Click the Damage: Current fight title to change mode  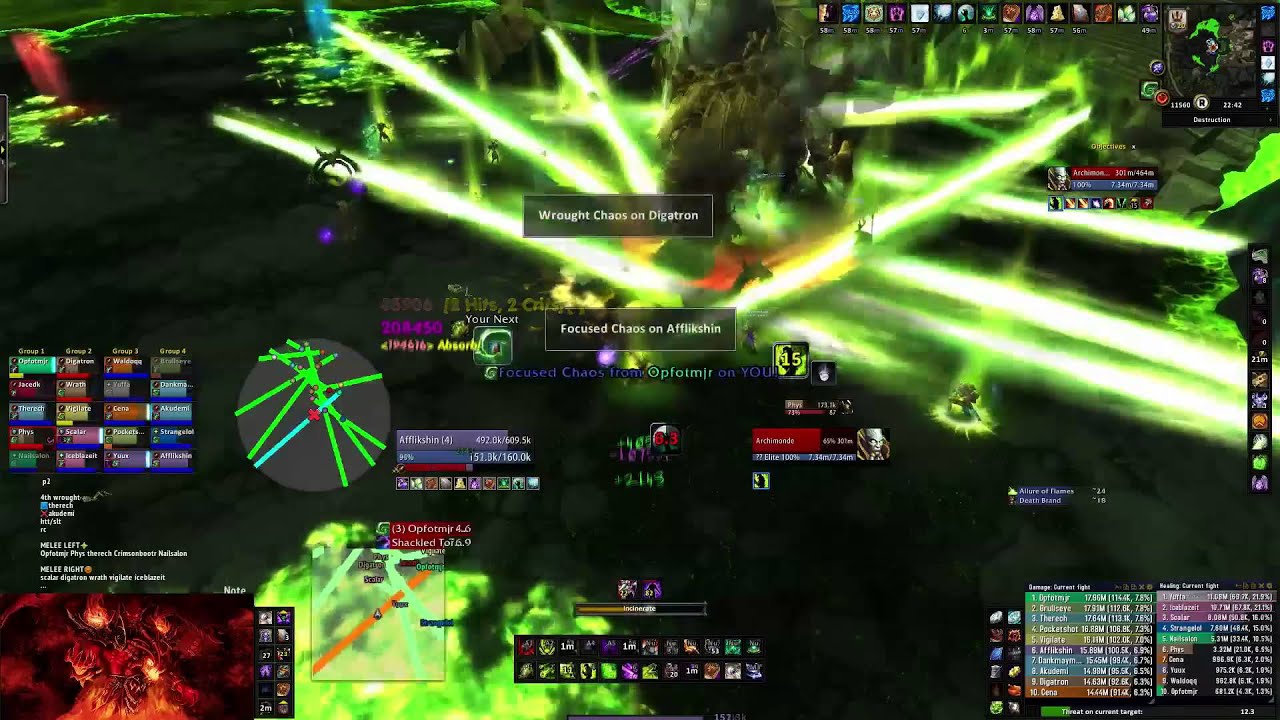coord(1060,586)
